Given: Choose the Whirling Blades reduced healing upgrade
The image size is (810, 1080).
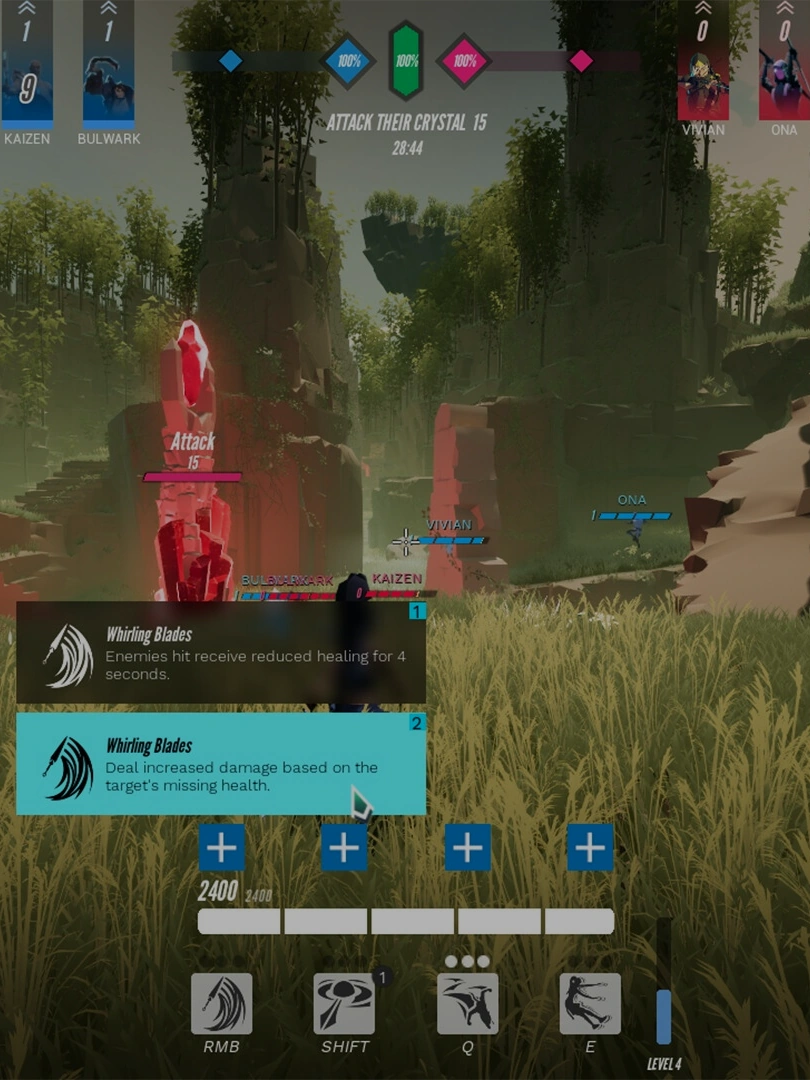Looking at the screenshot, I should pyautogui.click(x=221, y=652).
